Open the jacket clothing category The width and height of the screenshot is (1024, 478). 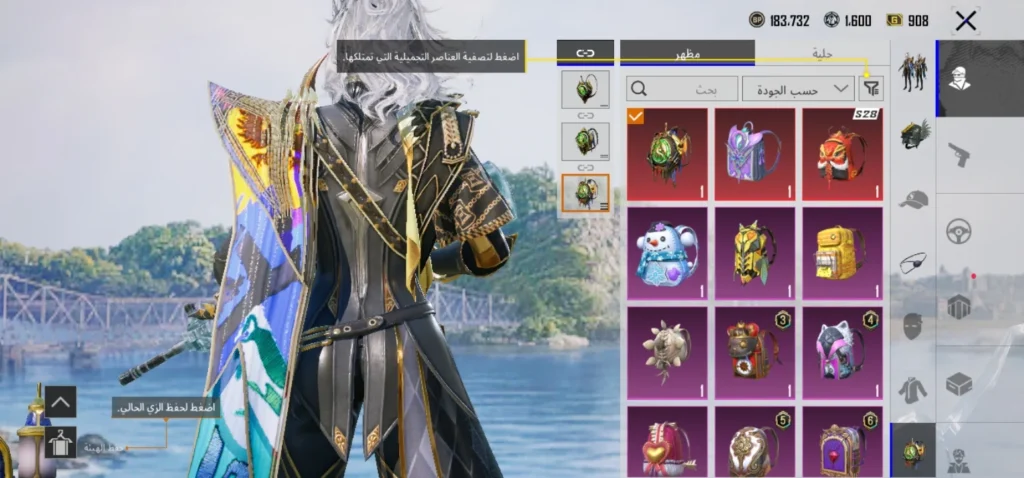tap(913, 388)
